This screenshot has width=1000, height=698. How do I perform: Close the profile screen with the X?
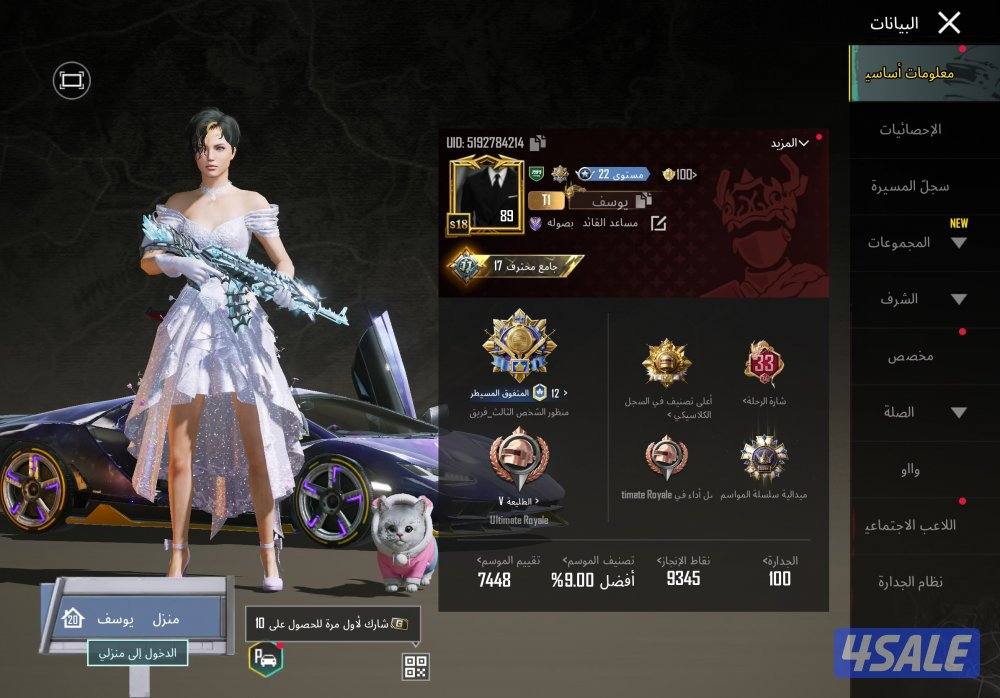pos(949,23)
